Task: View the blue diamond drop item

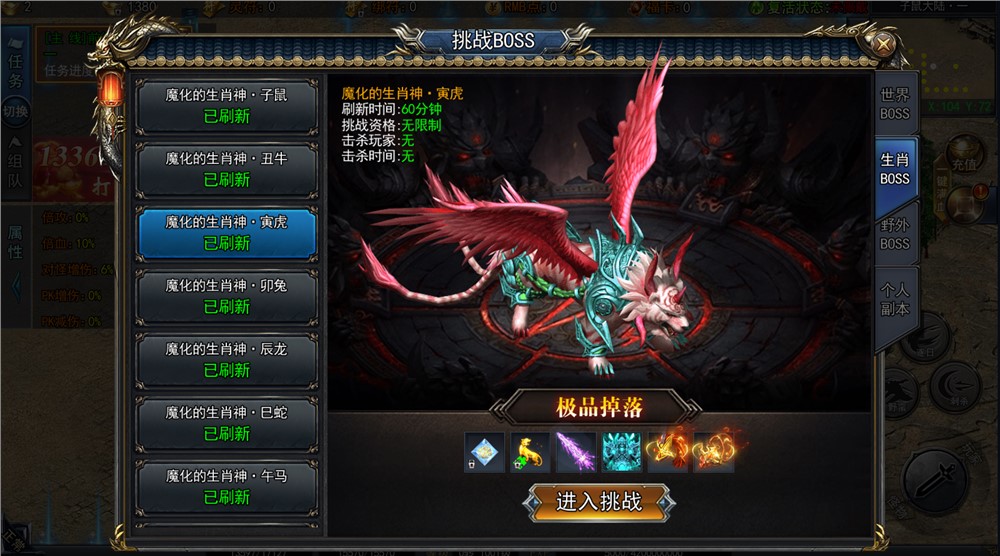Action: [485, 451]
